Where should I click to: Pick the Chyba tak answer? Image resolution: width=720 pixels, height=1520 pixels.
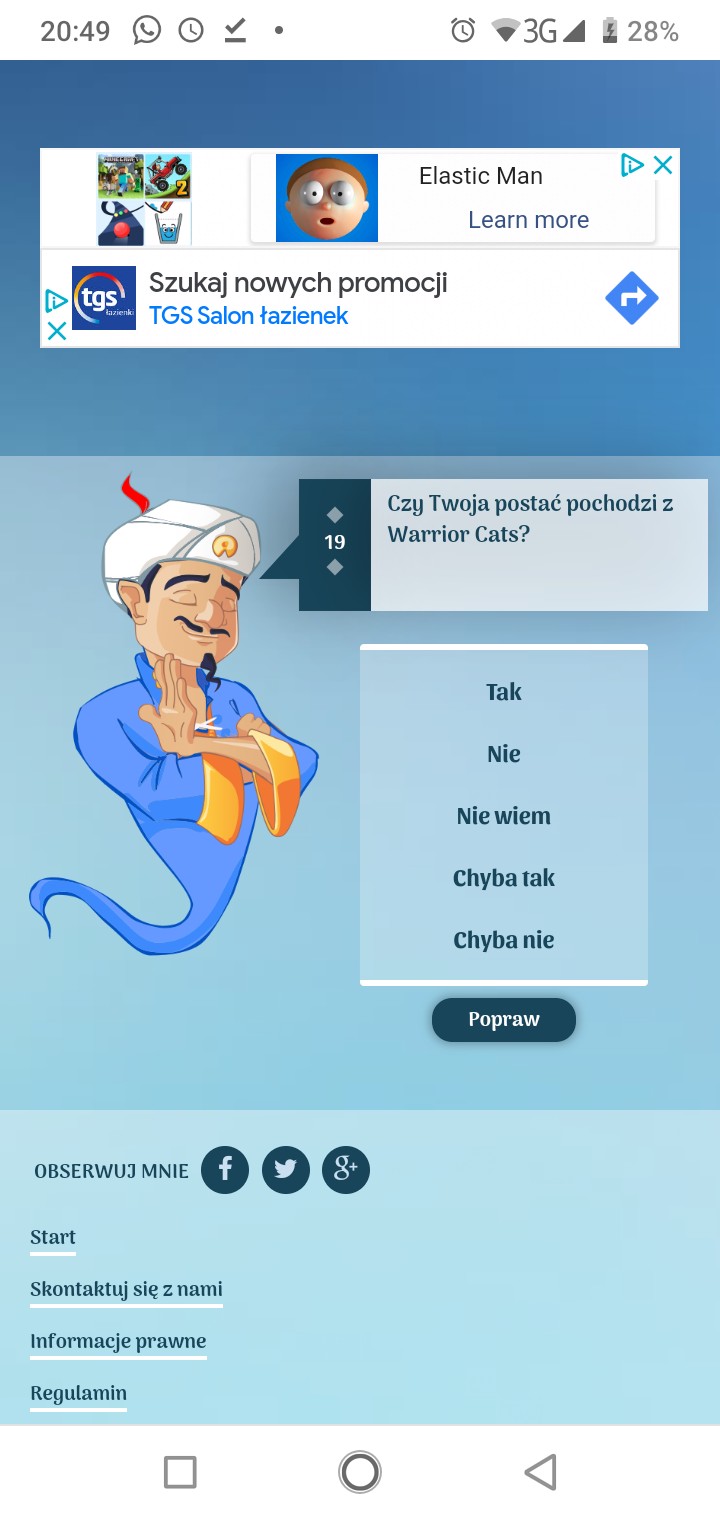point(504,878)
